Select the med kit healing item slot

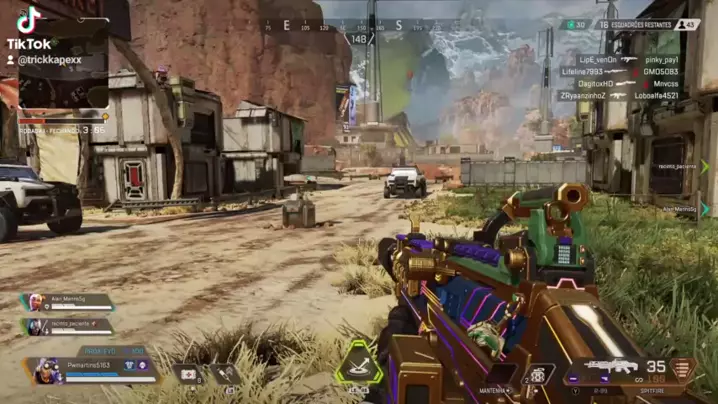click(x=190, y=373)
